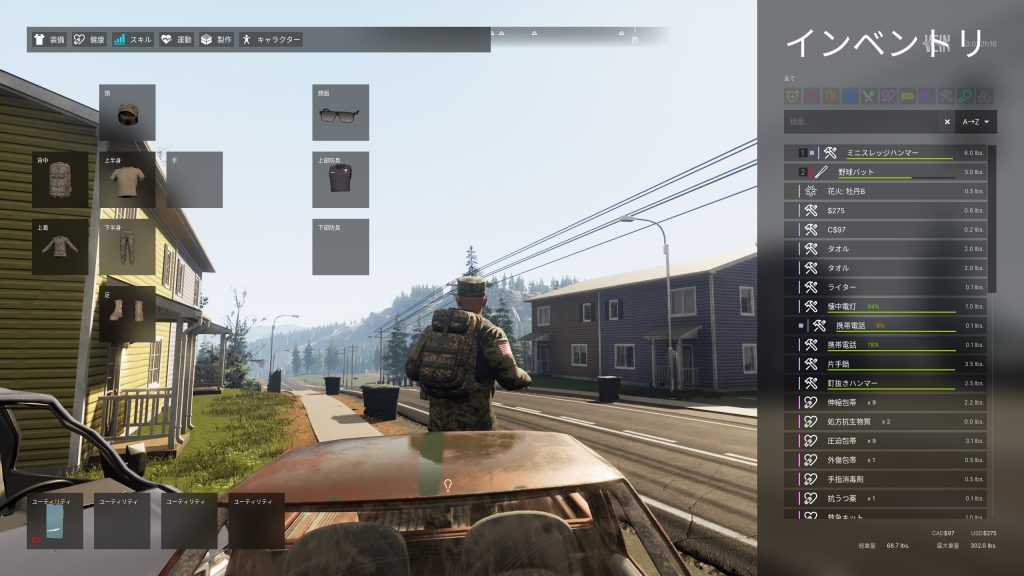This screenshot has height=576, width=1024.
Task: Pick the camo pants lower body slot
Action: [127, 248]
